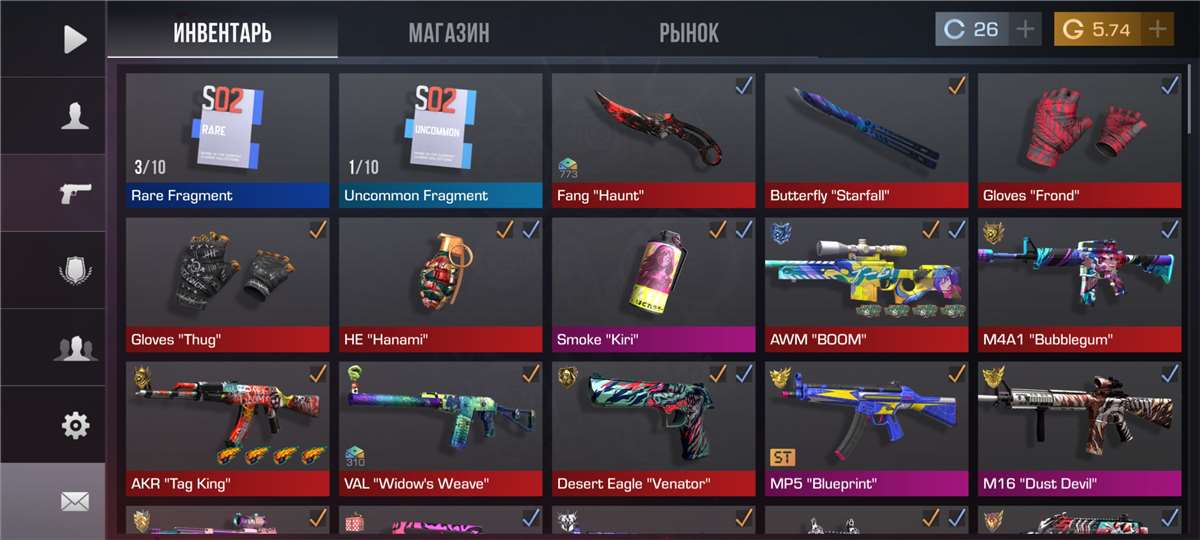Select the Fang "Haunt" knife
Viewport: 1200px width, 540px height.
click(x=653, y=140)
